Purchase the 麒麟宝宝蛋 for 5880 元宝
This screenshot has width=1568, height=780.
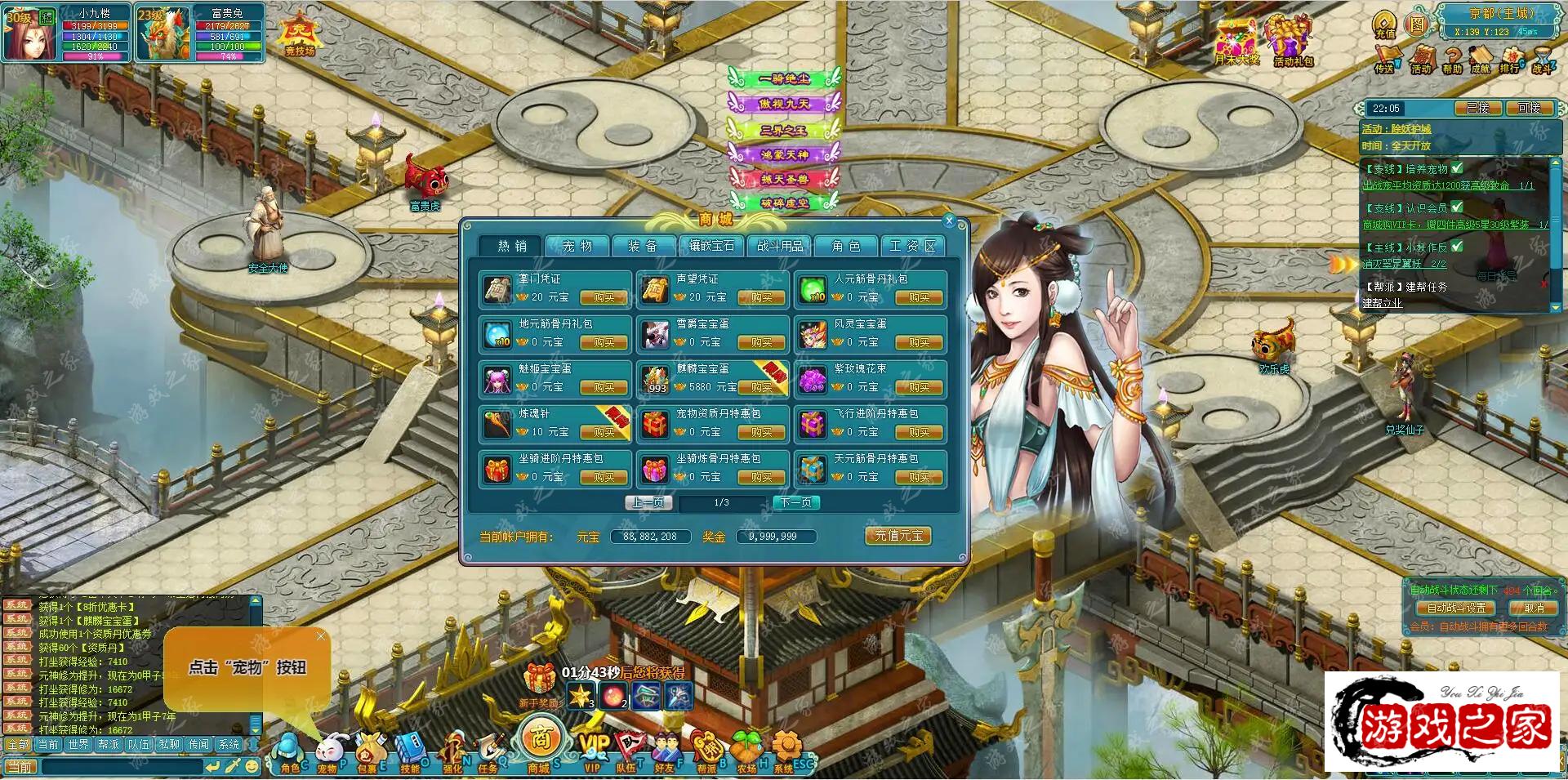point(761,387)
